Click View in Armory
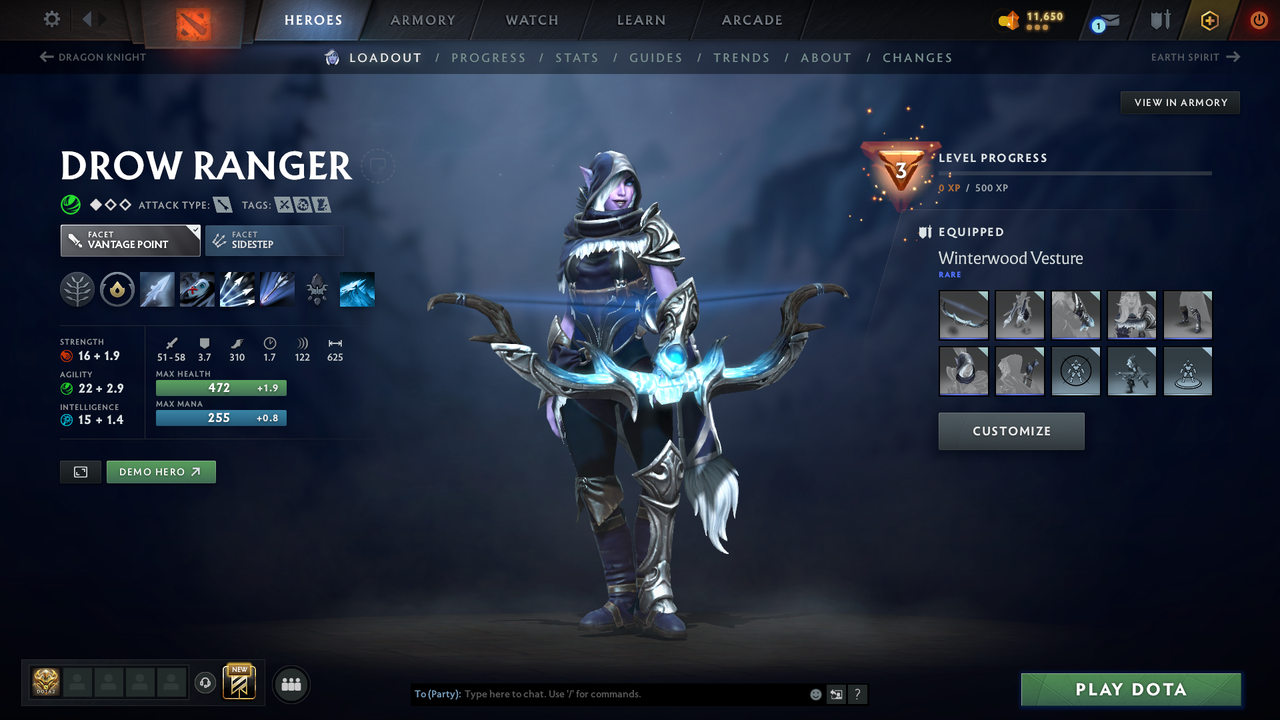Image resolution: width=1280 pixels, height=720 pixels. (x=1180, y=102)
